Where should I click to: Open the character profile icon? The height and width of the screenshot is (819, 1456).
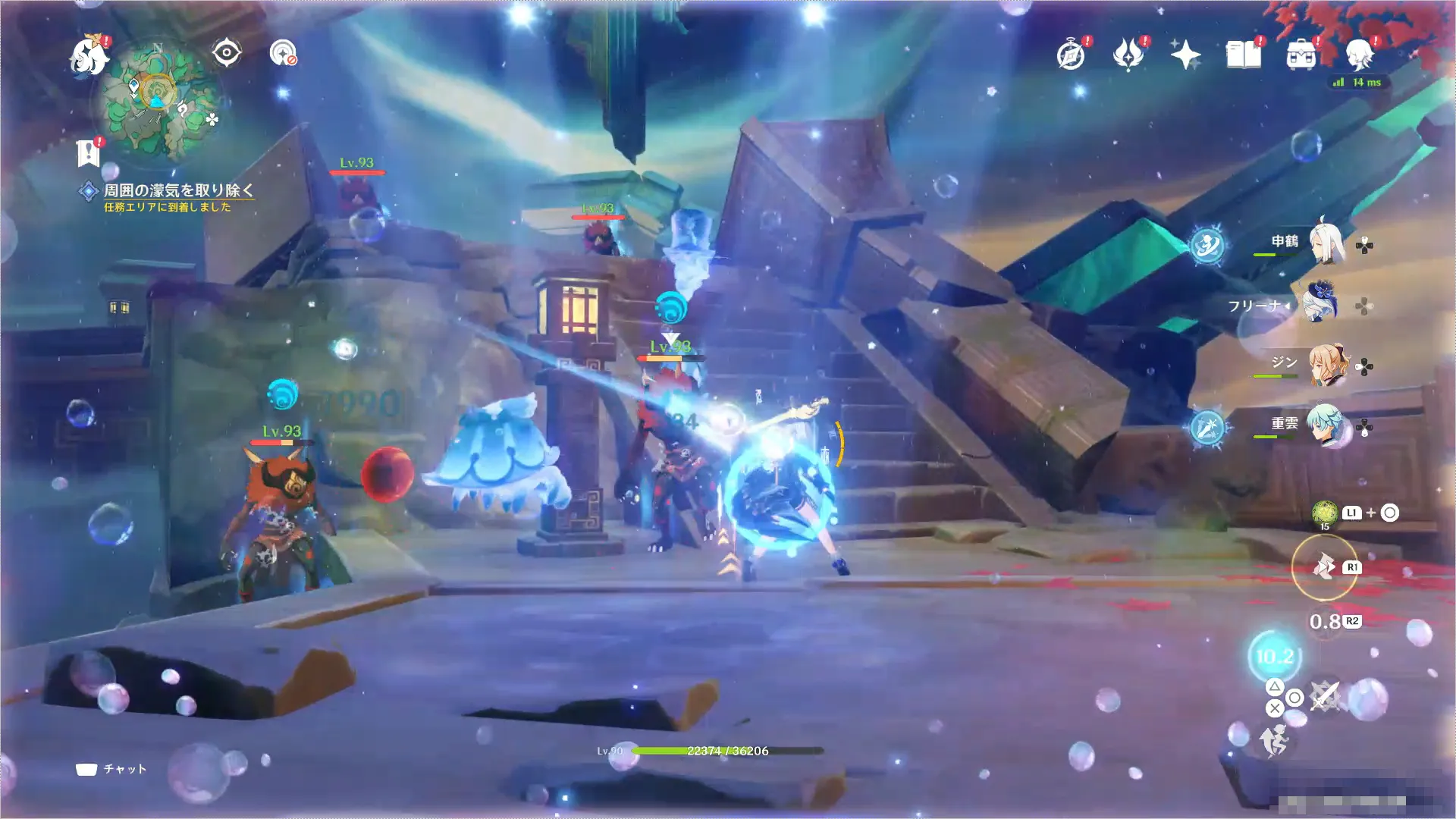click(1359, 55)
